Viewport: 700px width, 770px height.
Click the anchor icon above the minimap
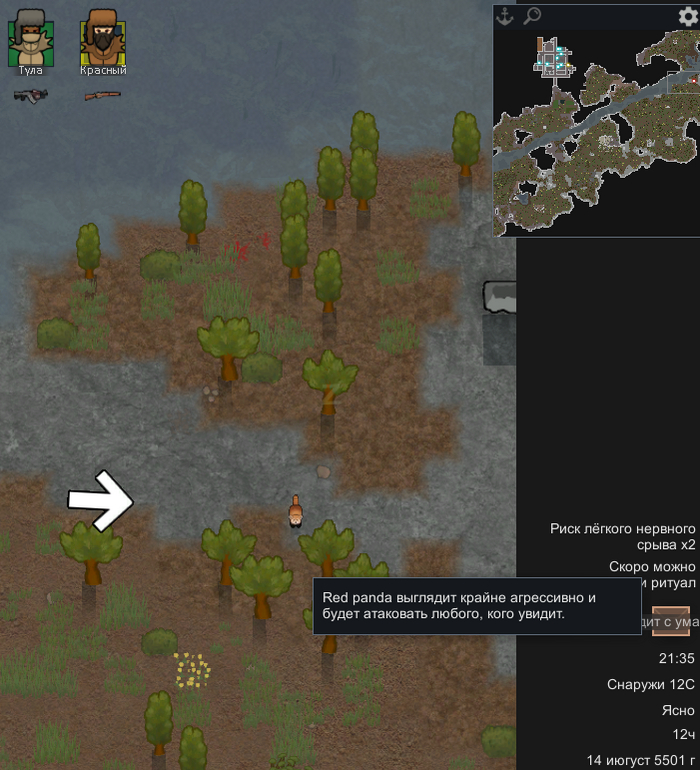pos(505,16)
